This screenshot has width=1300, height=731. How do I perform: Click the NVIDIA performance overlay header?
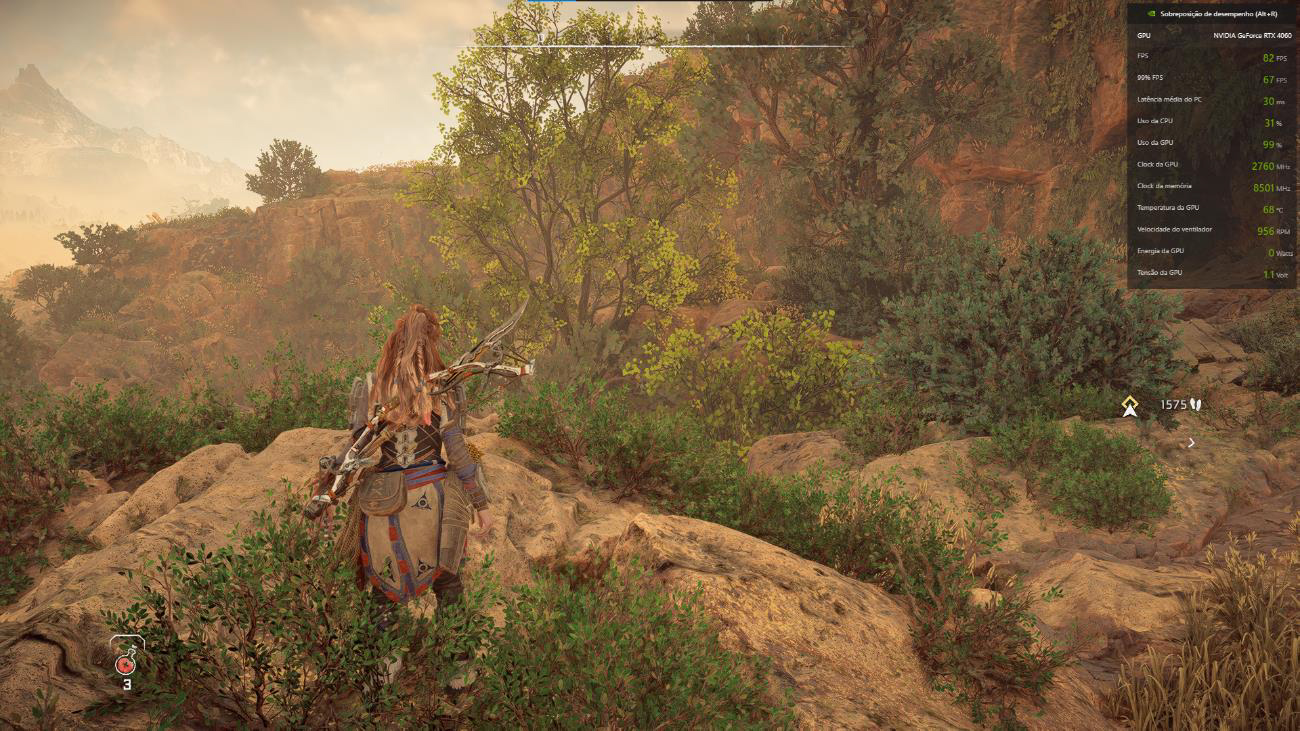(x=1211, y=16)
